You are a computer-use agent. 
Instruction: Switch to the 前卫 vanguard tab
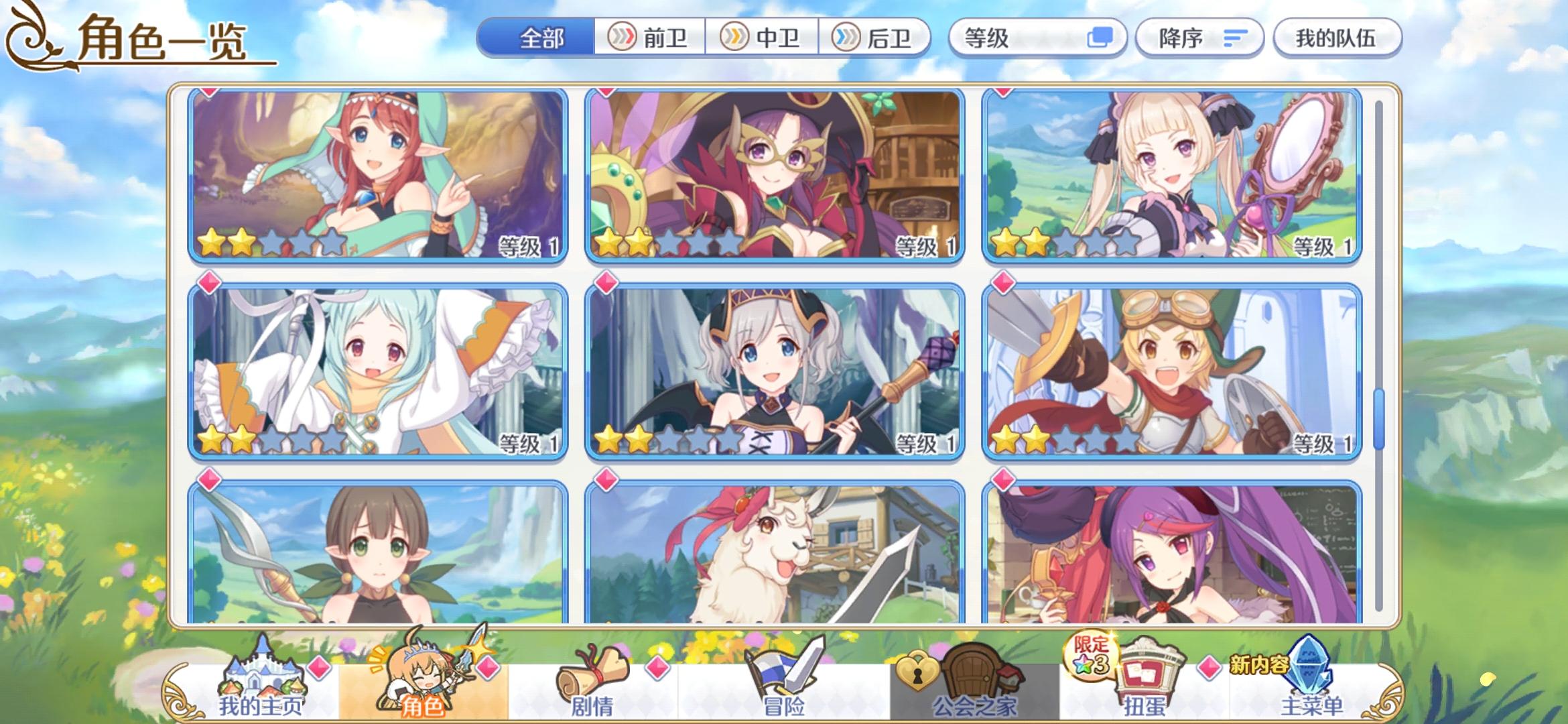(649, 38)
